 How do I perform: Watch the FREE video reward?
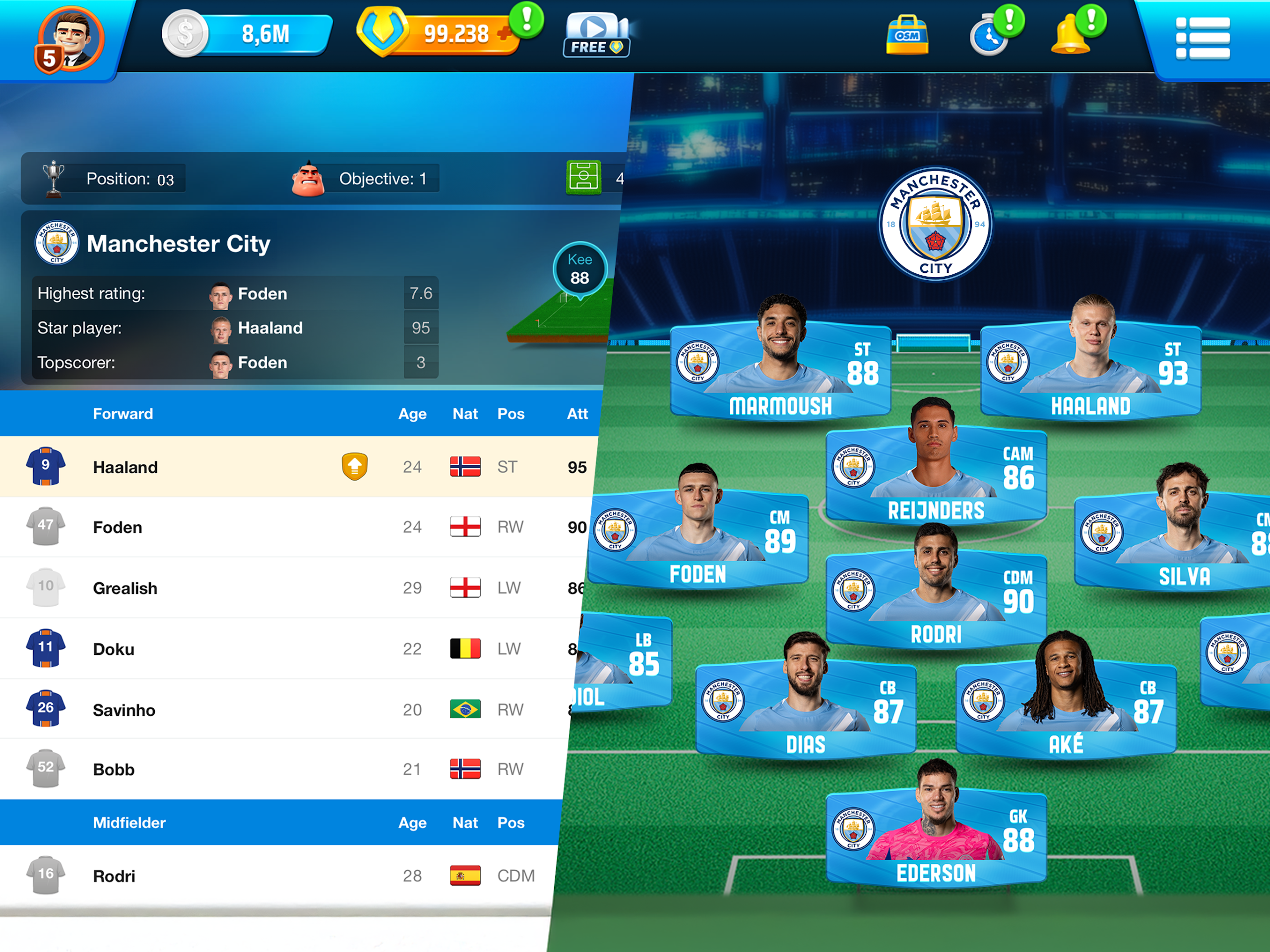[x=596, y=34]
